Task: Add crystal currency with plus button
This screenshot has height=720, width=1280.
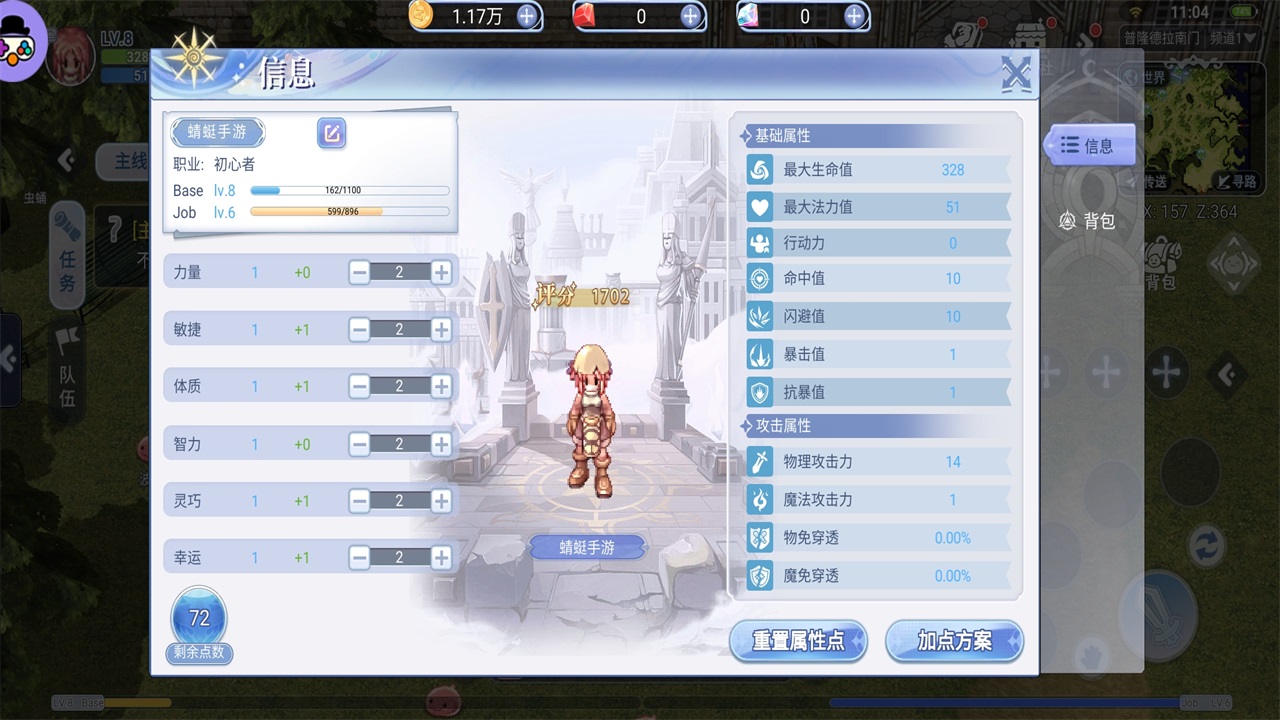Action: pyautogui.click(x=854, y=16)
